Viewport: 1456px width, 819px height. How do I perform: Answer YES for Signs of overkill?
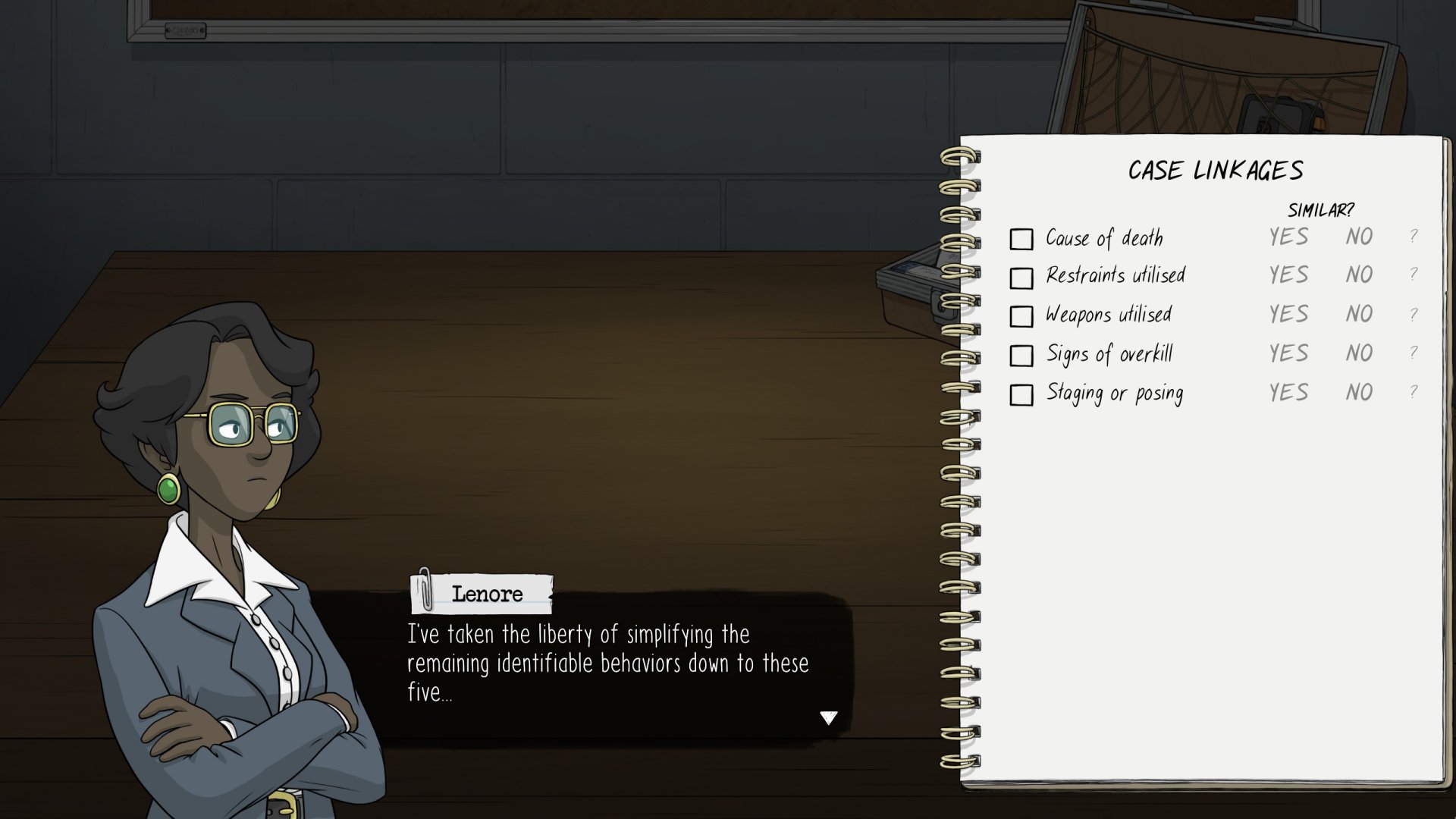[x=1288, y=353]
